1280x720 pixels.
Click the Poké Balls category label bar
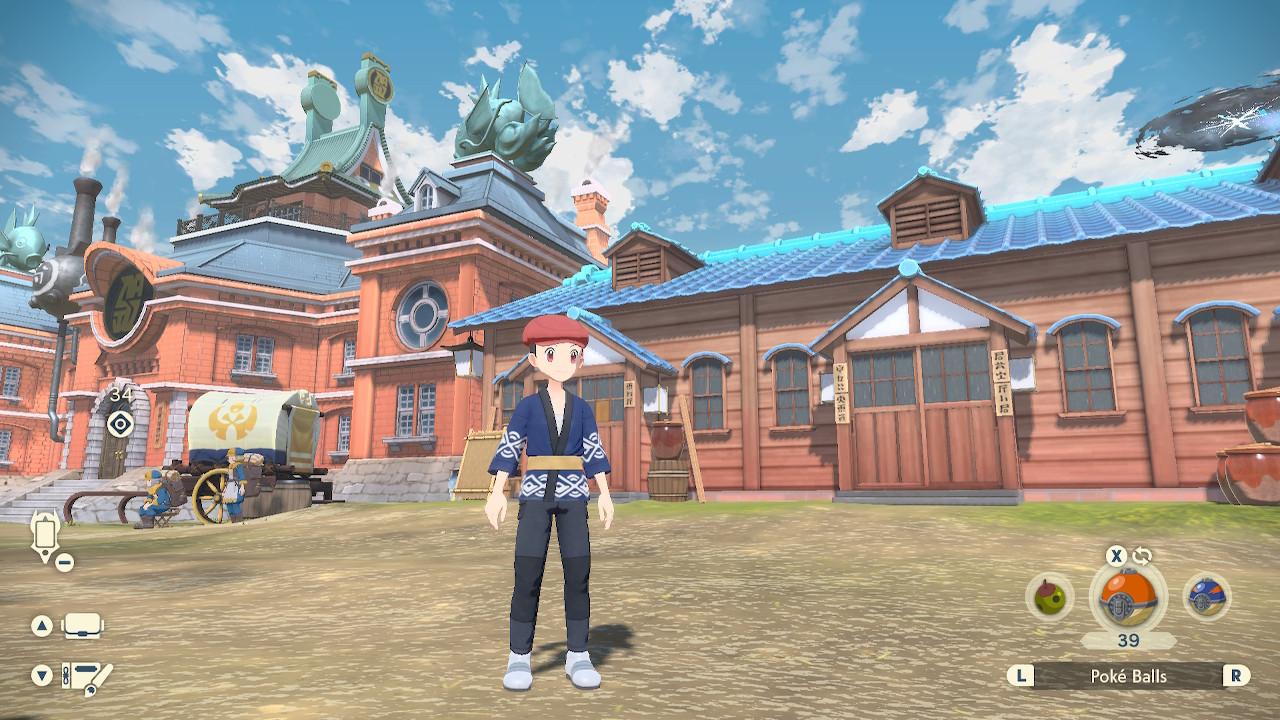point(1128,676)
